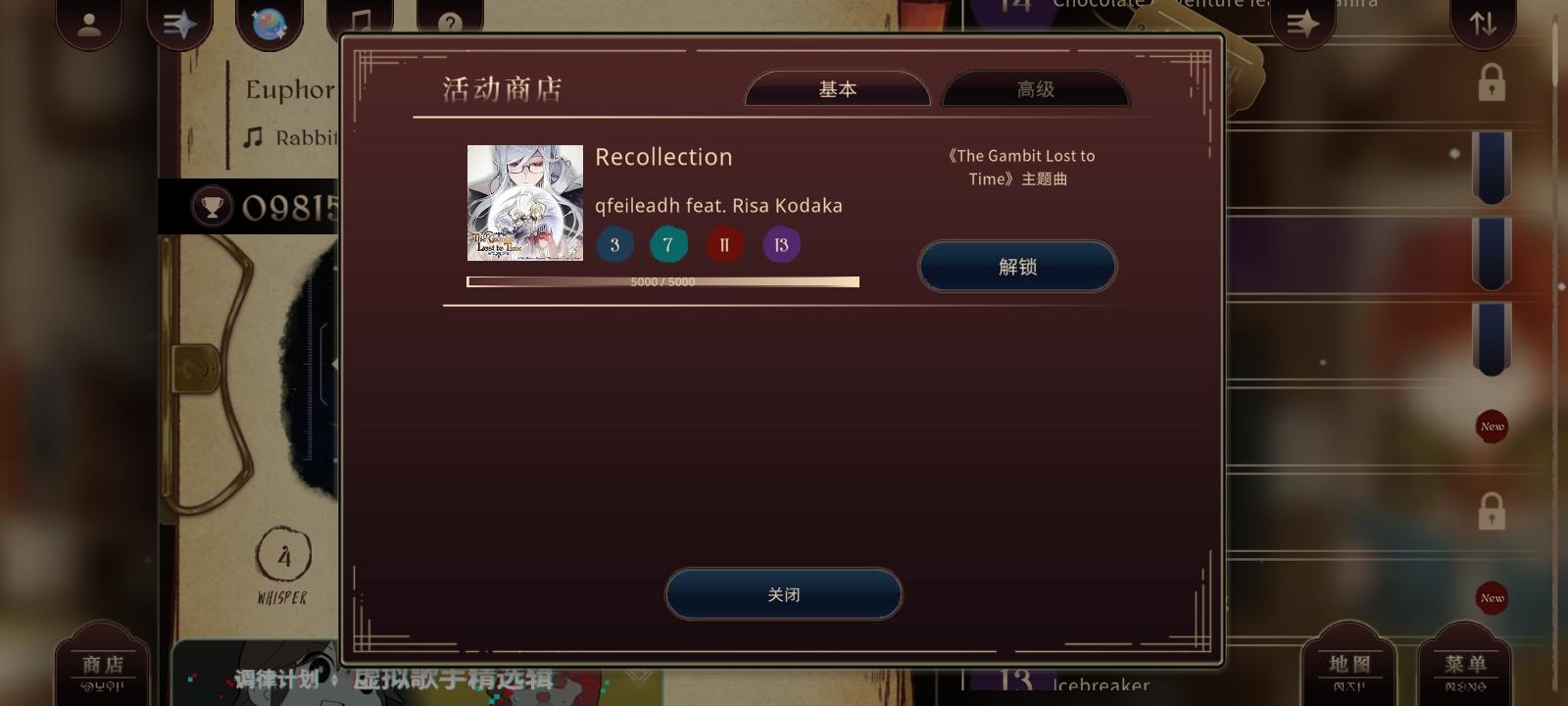Open the 商店 shop at bottom left
Viewport: 1568px width, 706px height.
(x=103, y=665)
